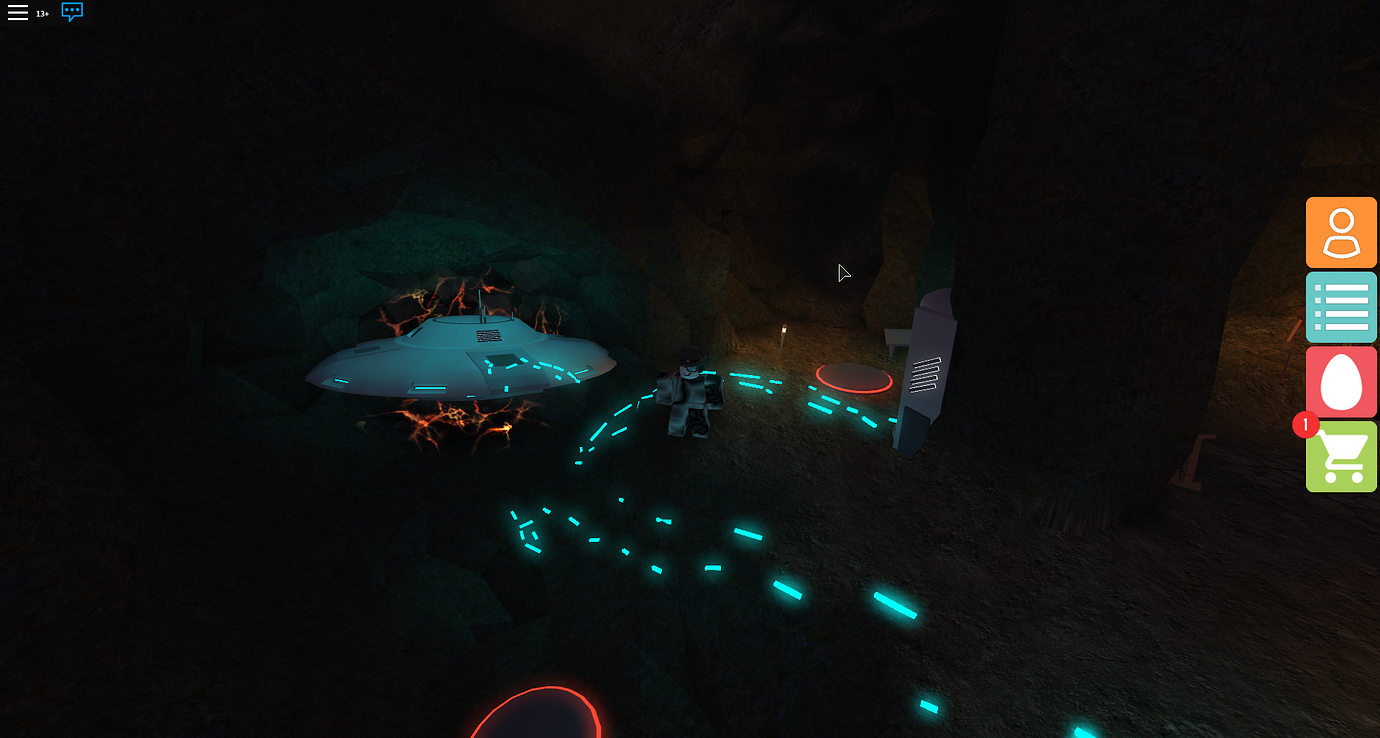Open the green shopping cart shop

1341,457
